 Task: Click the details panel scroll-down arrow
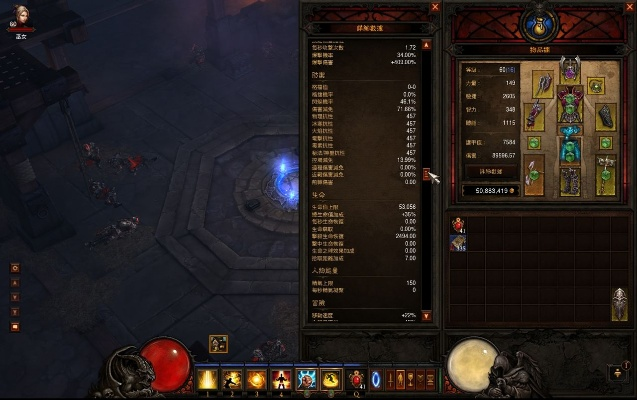click(x=427, y=316)
